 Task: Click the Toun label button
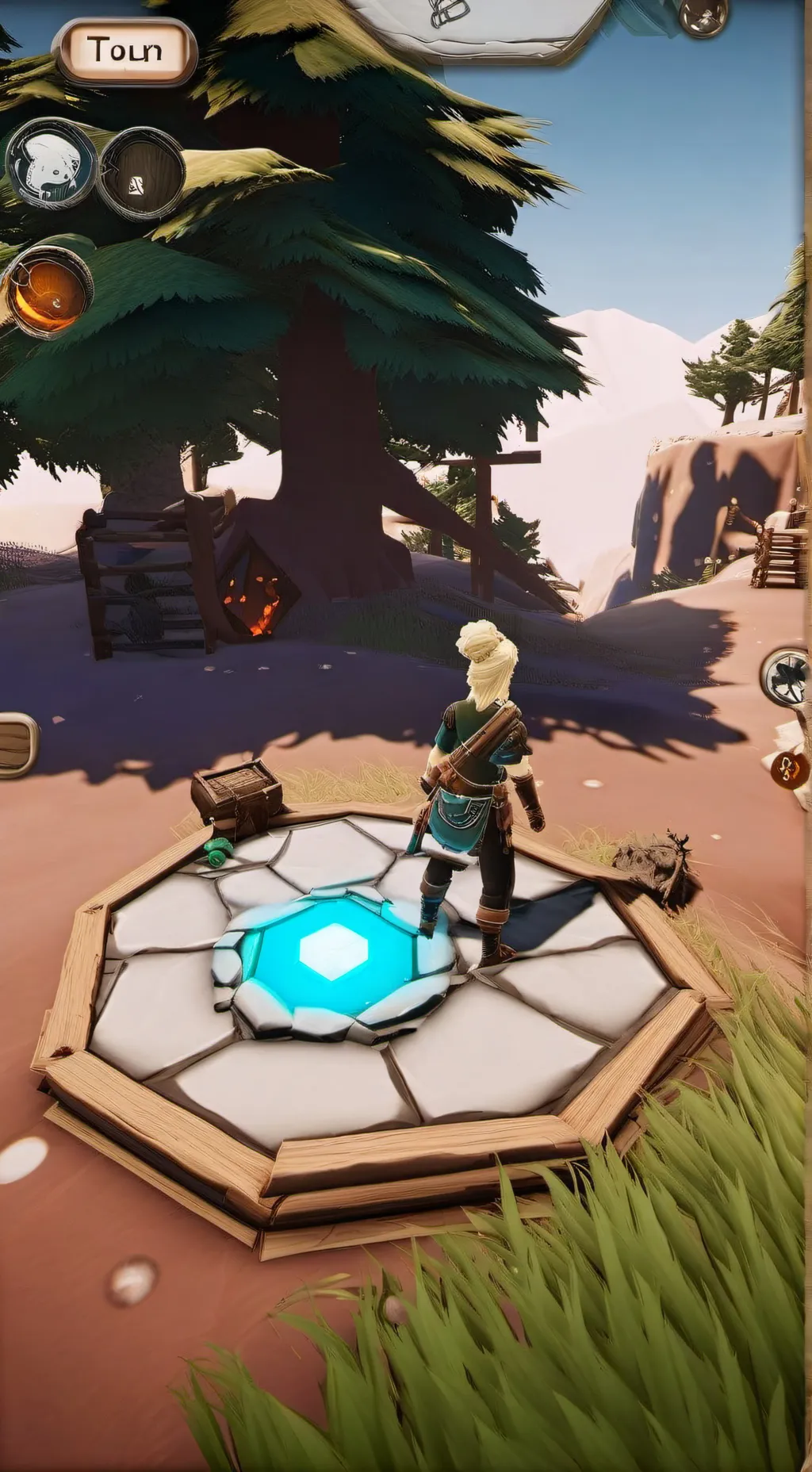pos(124,51)
